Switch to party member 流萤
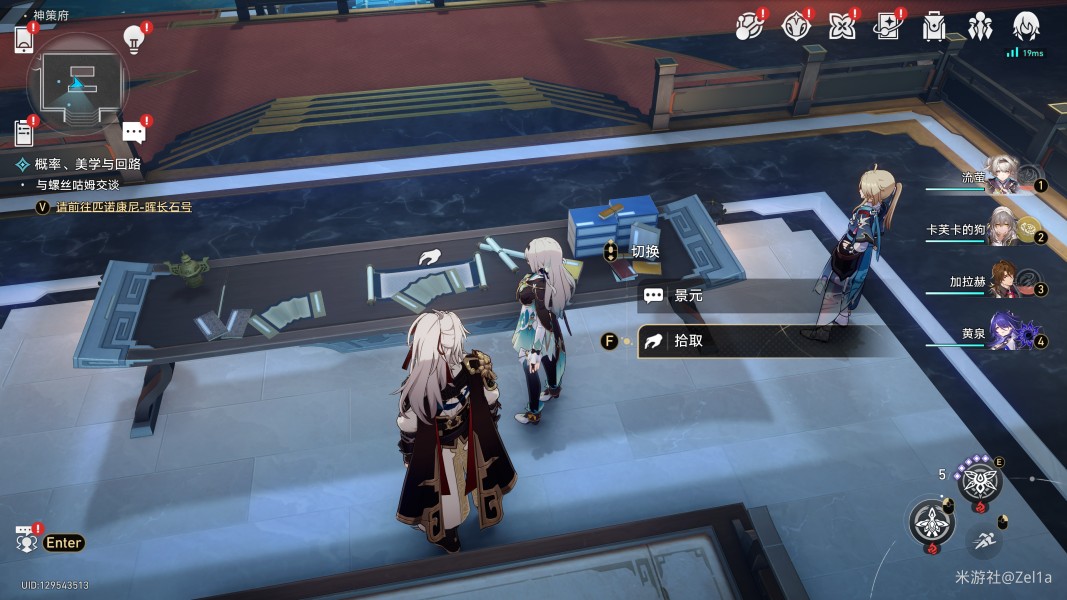Image resolution: width=1067 pixels, height=600 pixels. coord(1001,175)
